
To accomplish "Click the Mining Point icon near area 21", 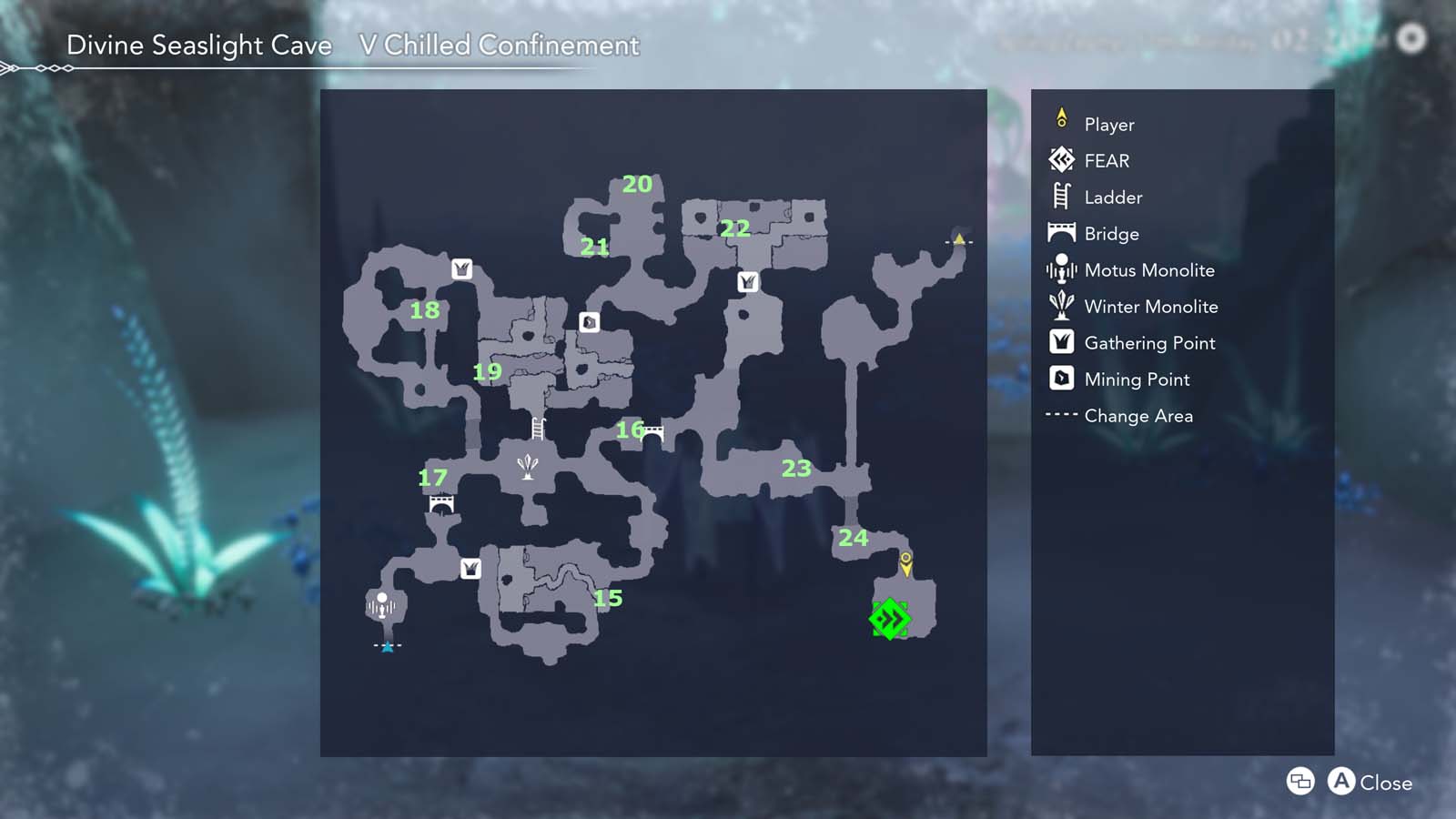I will coord(590,320).
